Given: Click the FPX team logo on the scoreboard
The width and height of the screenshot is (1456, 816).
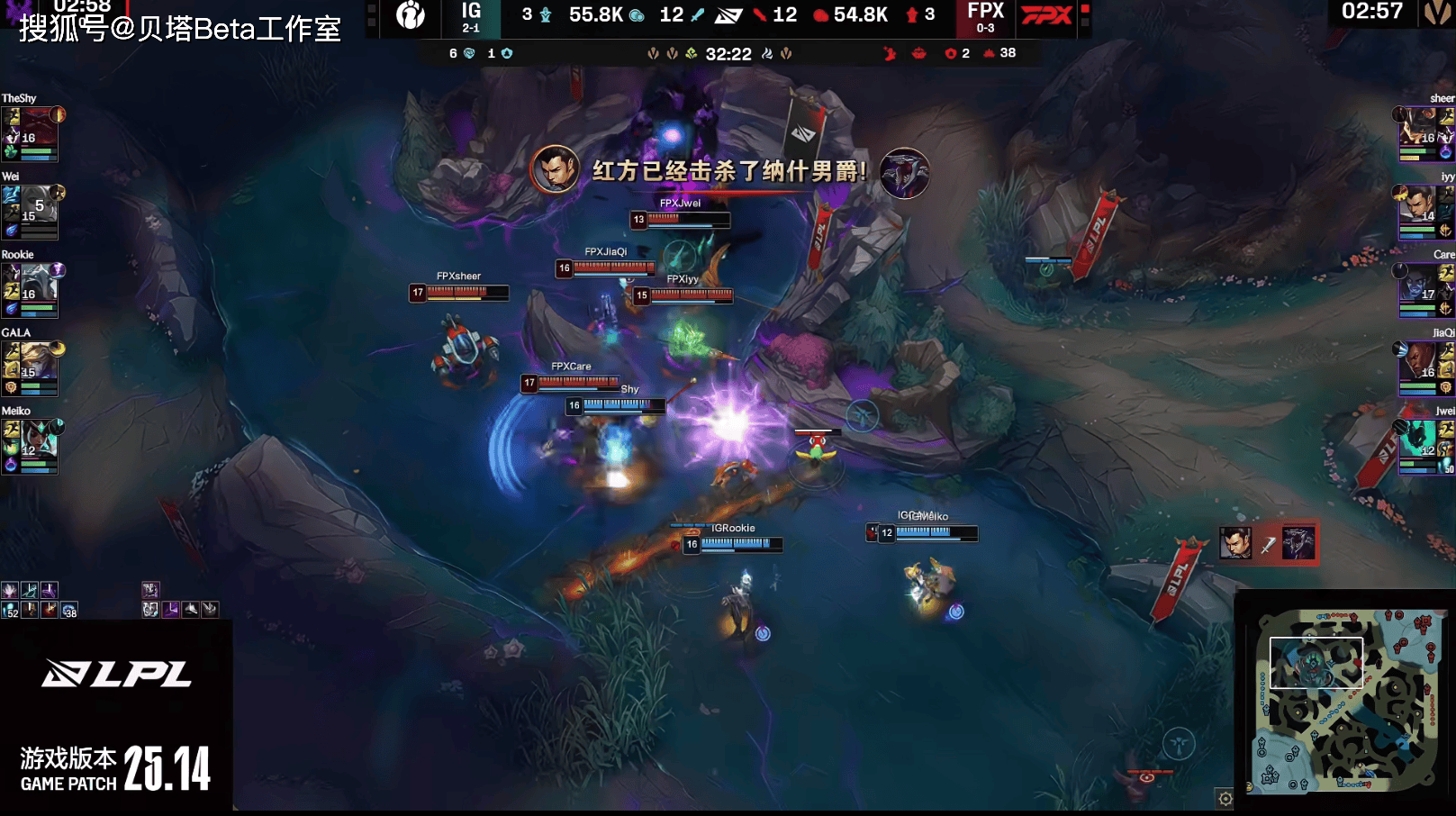Looking at the screenshot, I should click(1046, 15).
